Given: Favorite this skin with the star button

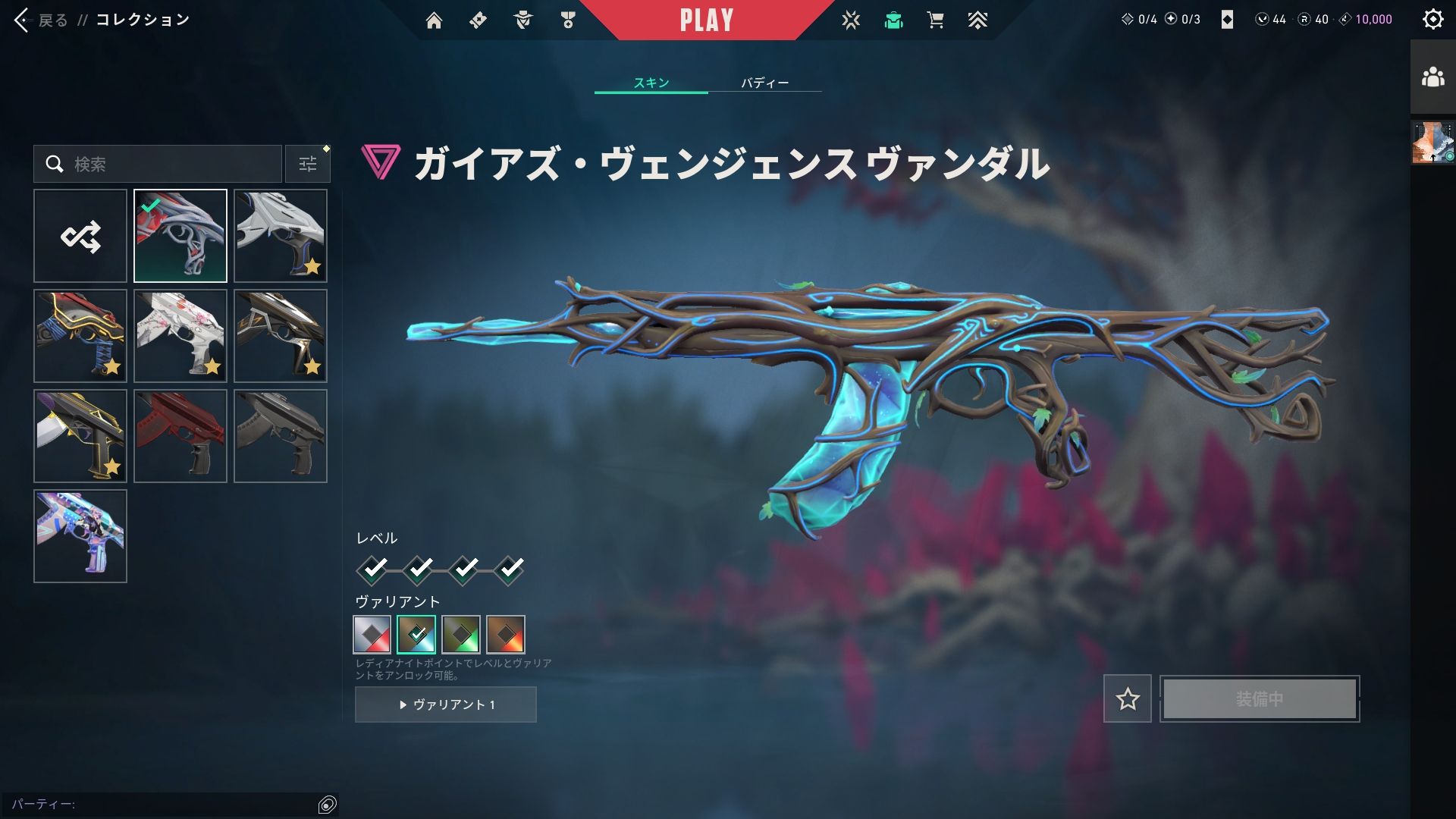Looking at the screenshot, I should coord(1127,698).
